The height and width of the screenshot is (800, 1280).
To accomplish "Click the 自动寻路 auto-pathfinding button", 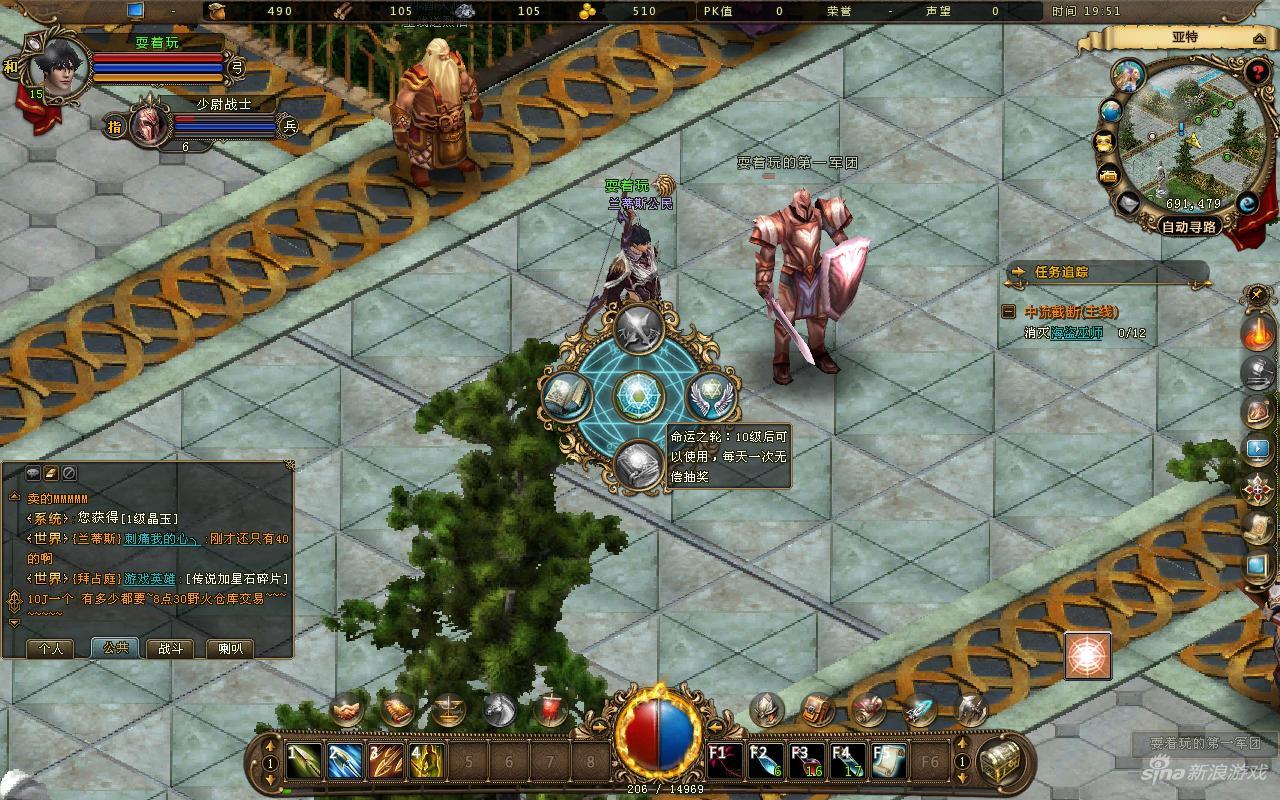I will [x=1189, y=226].
